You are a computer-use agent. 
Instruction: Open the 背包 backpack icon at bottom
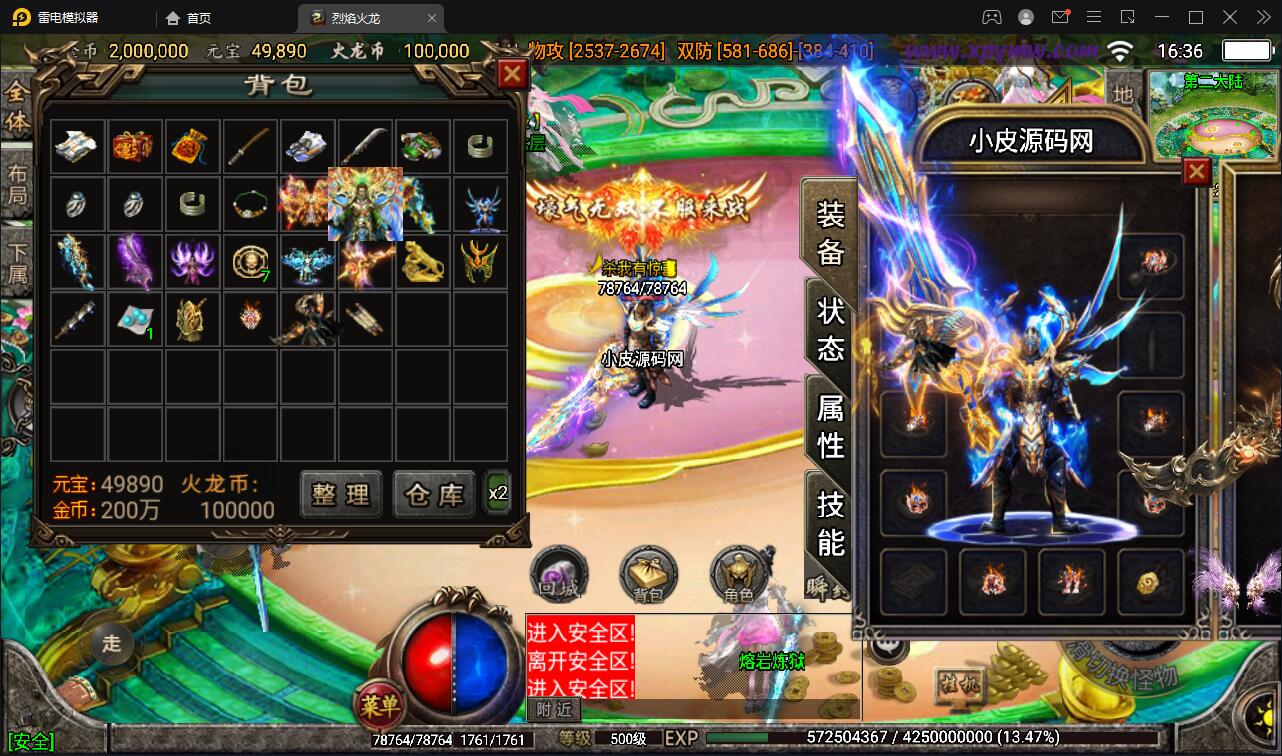pos(649,575)
